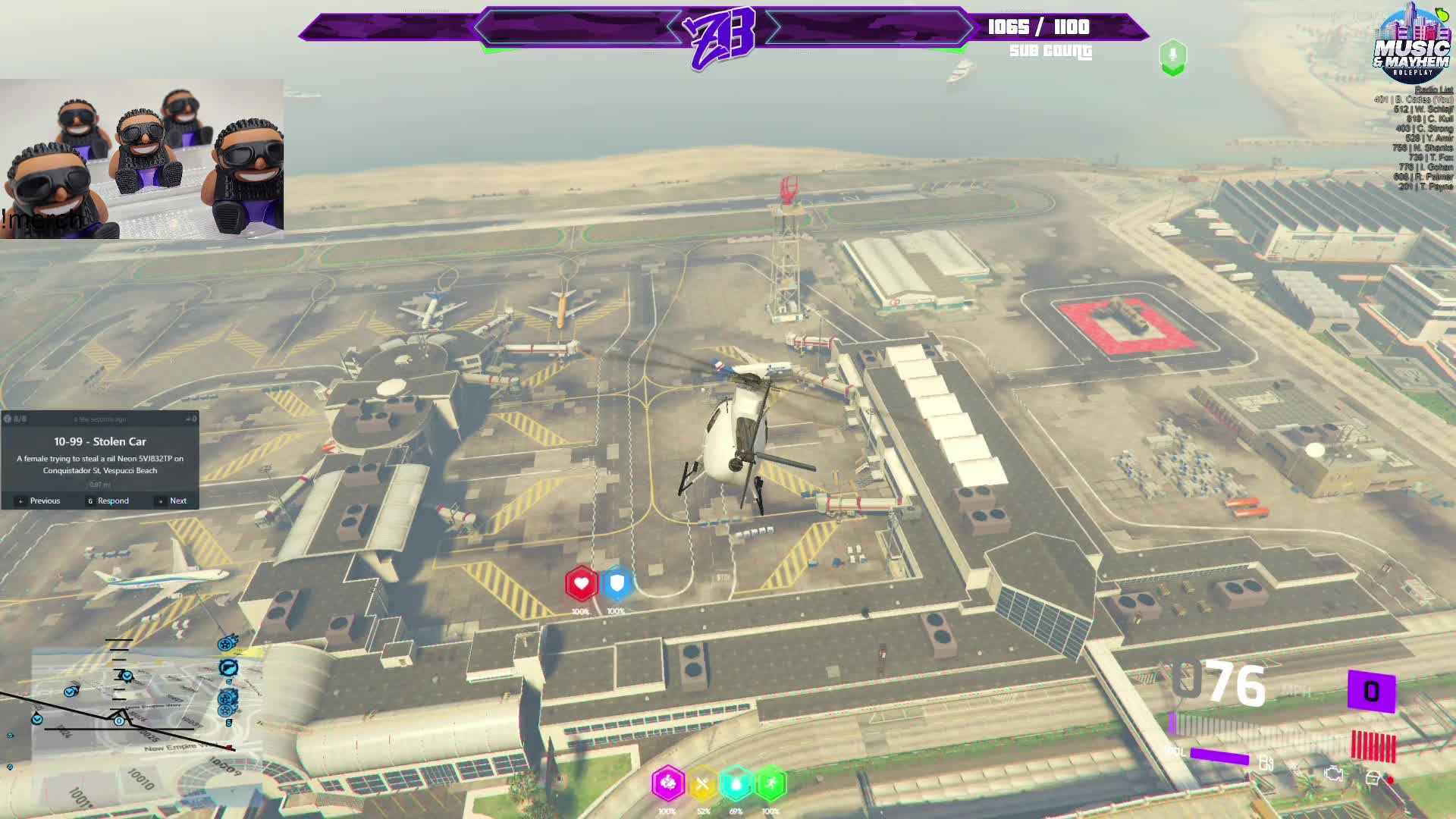This screenshot has height=819, width=1456.
Task: Click the fuel pump icon
Action: [x=1265, y=763]
